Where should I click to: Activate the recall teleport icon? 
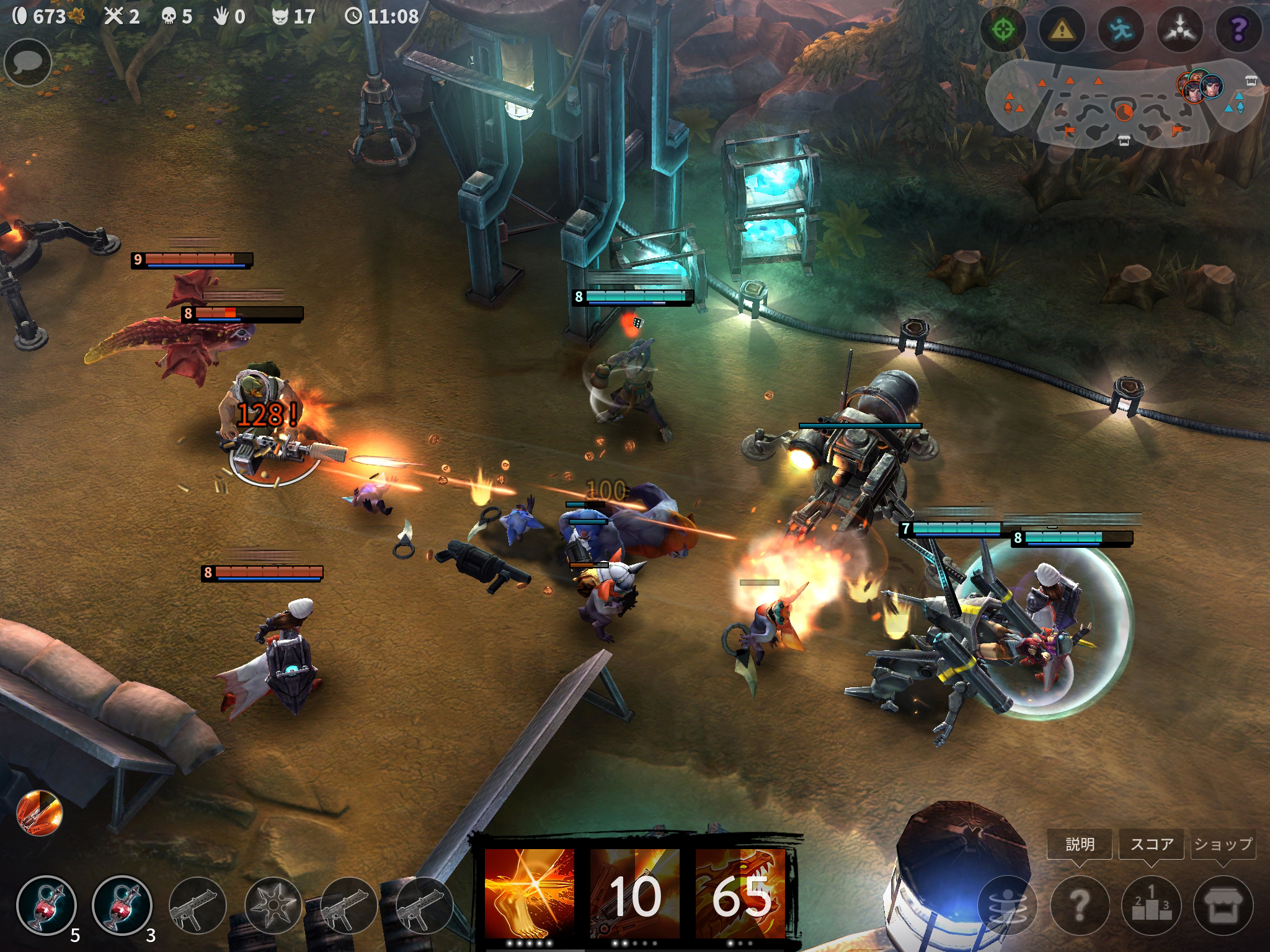pyautogui.click(x=1007, y=905)
